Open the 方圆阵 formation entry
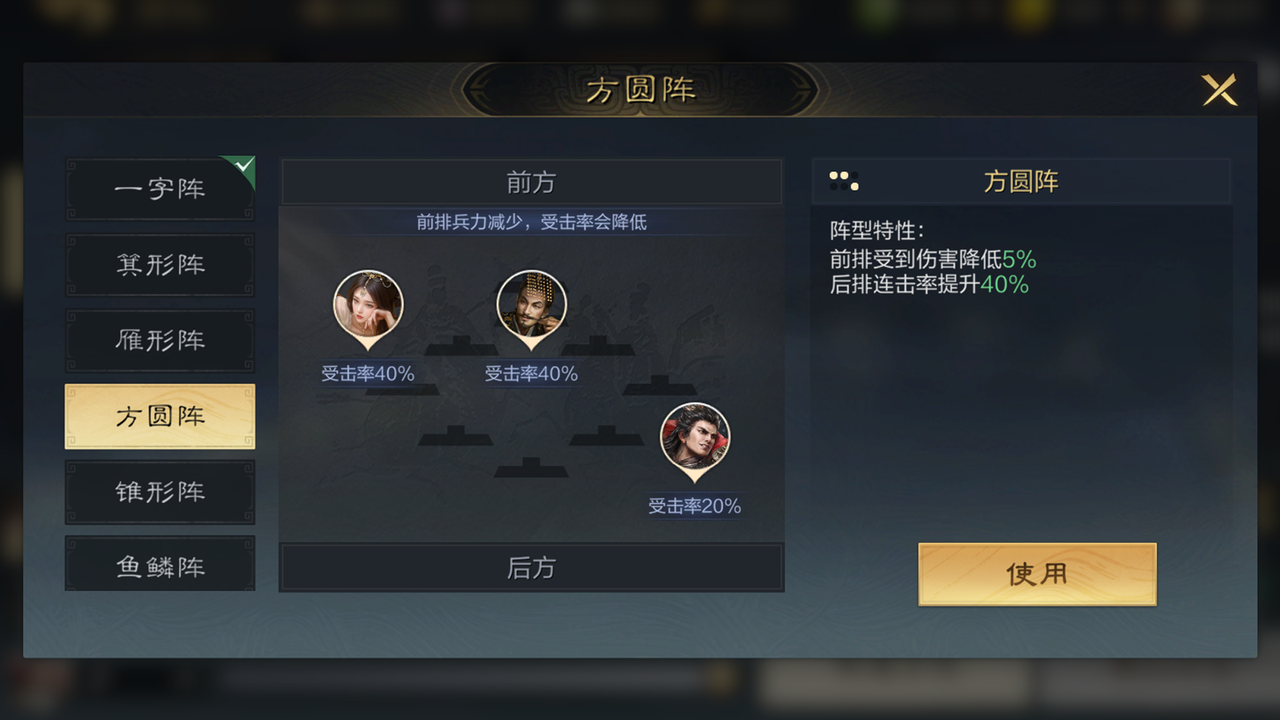 pyautogui.click(x=160, y=416)
